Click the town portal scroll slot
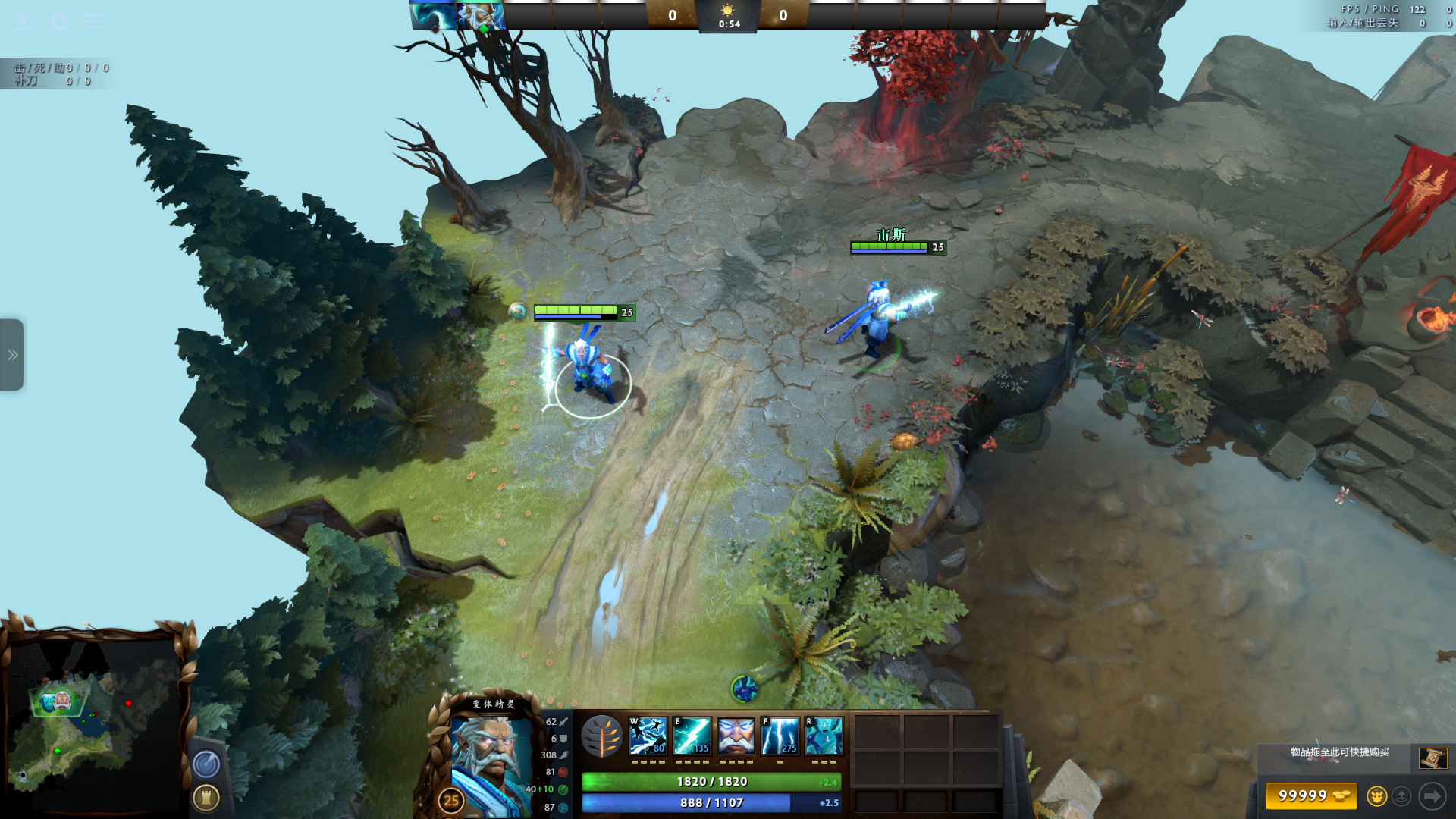 [1432, 758]
